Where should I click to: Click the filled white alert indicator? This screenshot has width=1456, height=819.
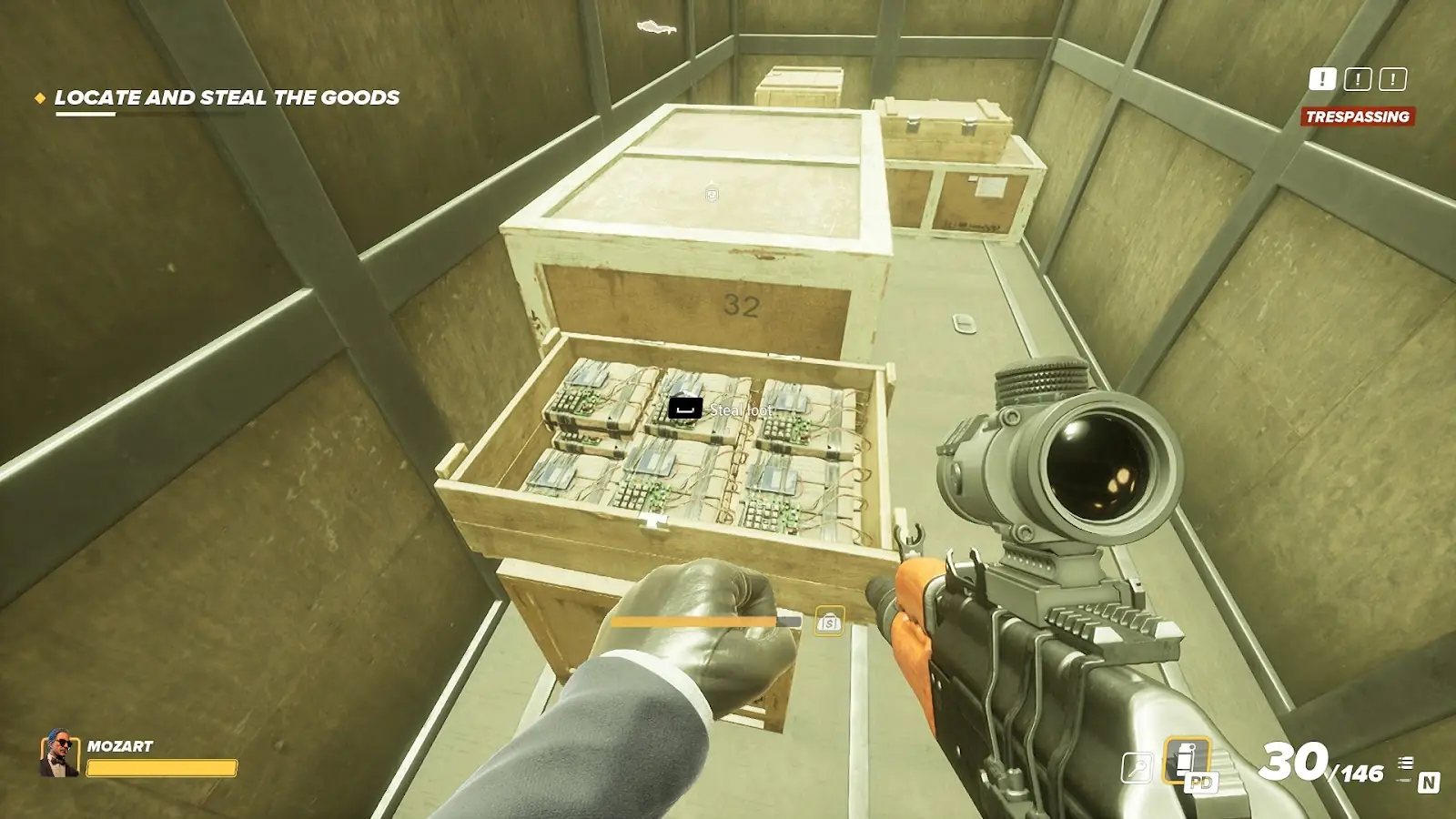[1322, 80]
